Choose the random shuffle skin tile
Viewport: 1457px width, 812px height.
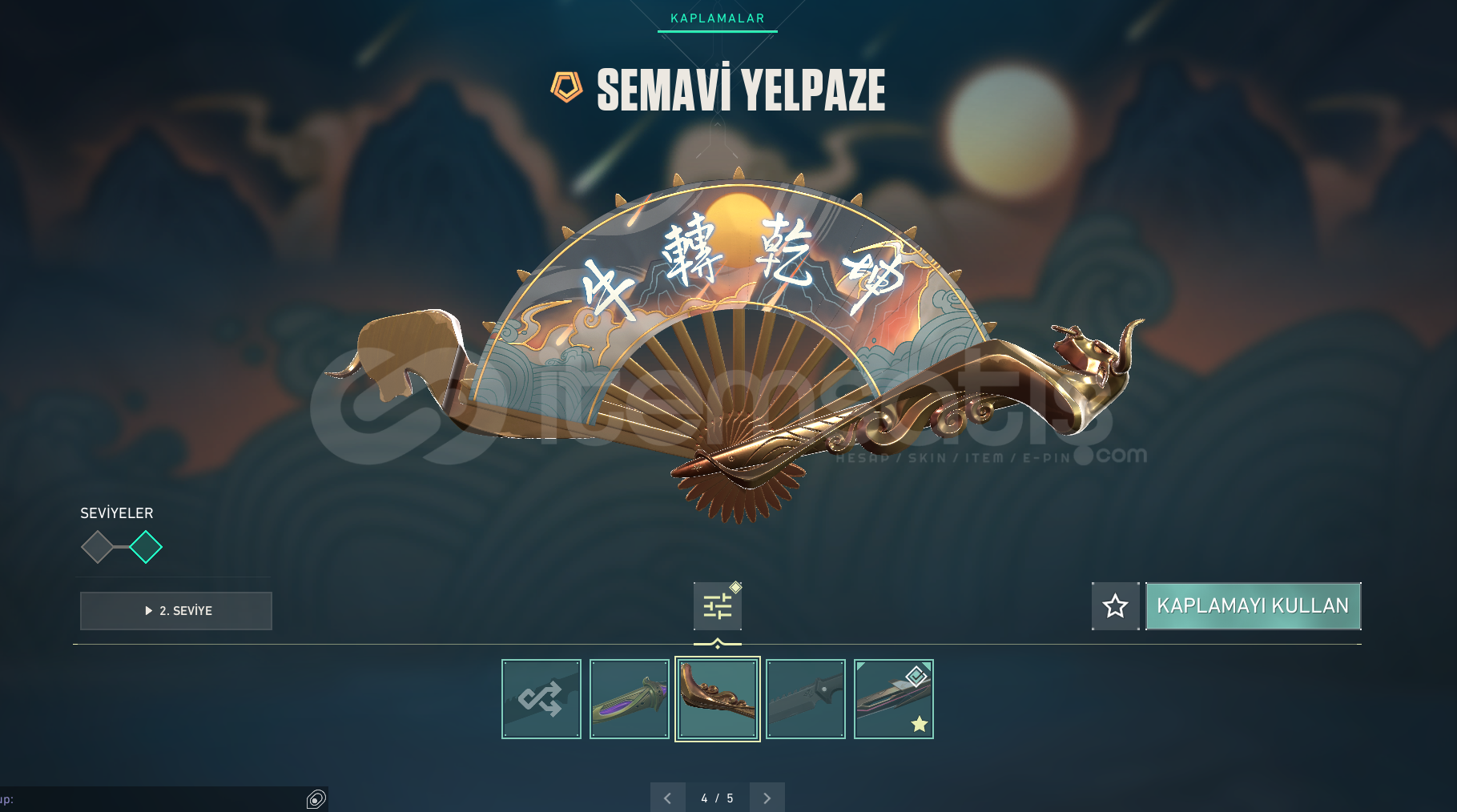pyautogui.click(x=541, y=699)
